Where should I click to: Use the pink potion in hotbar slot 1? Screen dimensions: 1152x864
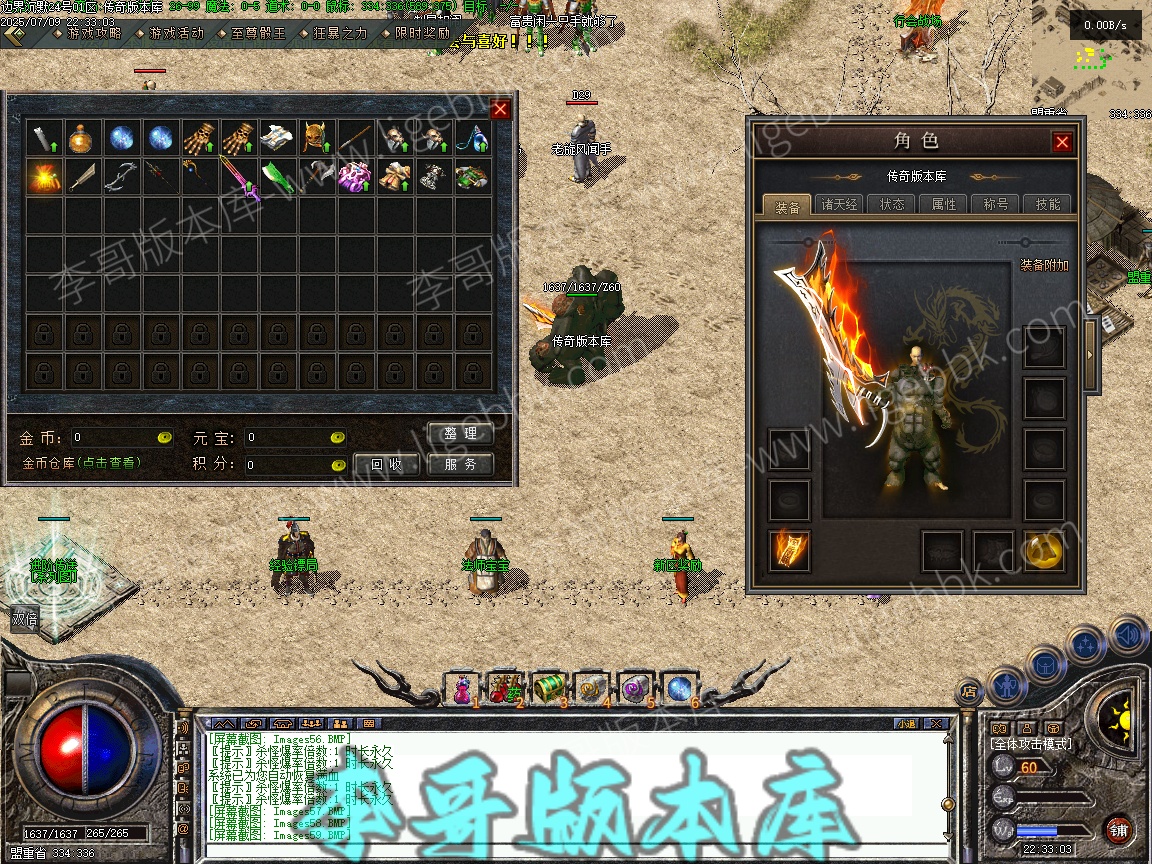tap(461, 688)
